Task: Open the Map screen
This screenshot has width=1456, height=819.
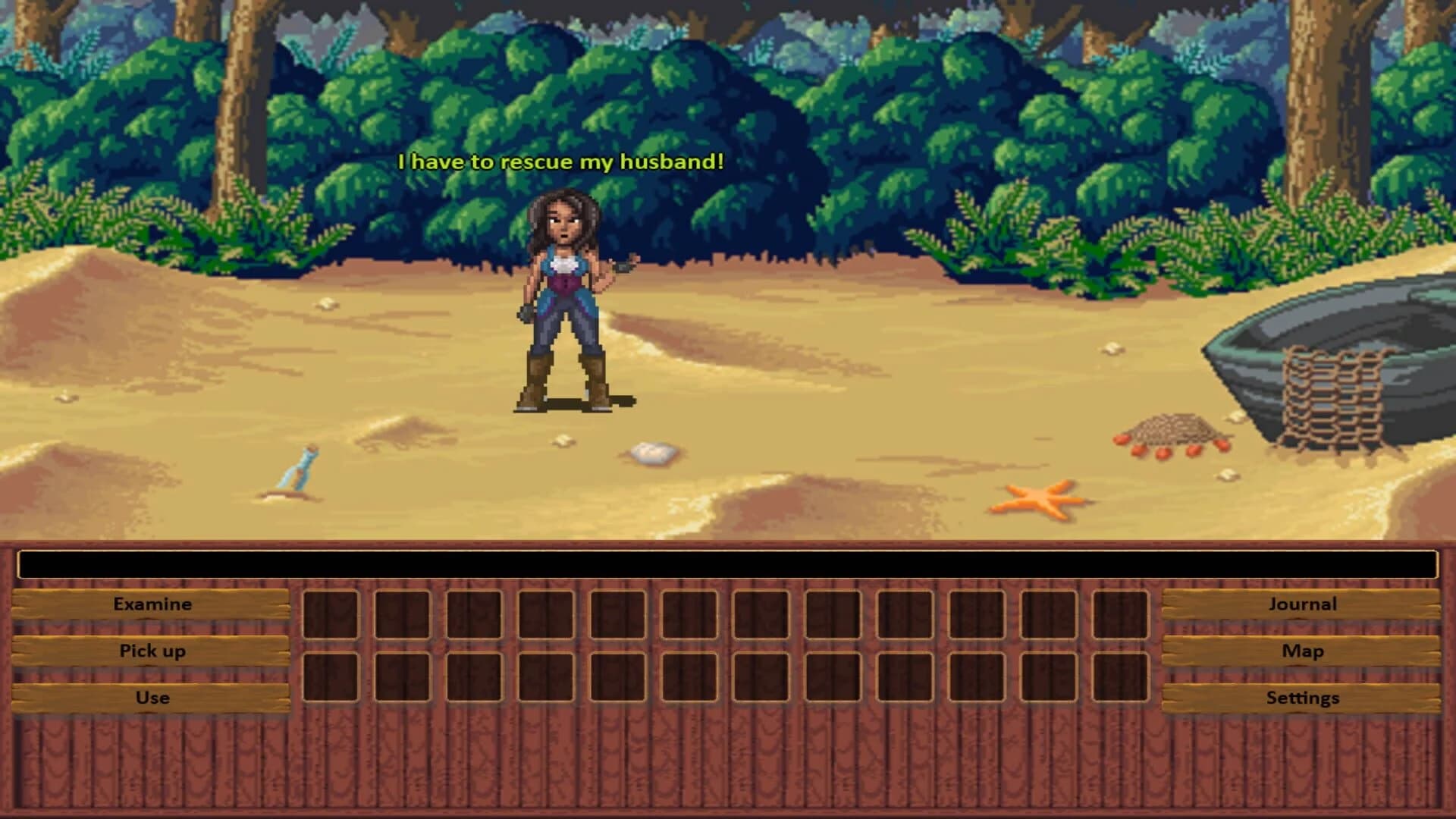Action: 1303,651
